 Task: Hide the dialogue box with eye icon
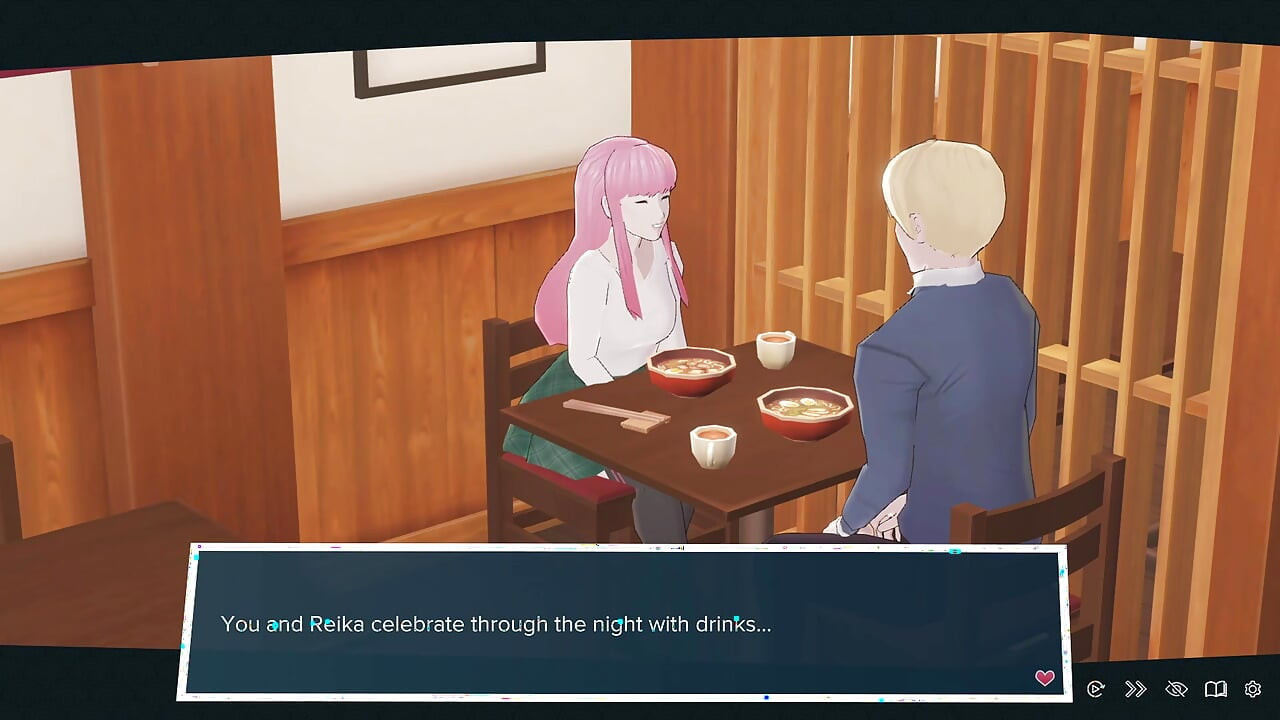pyautogui.click(x=1176, y=689)
